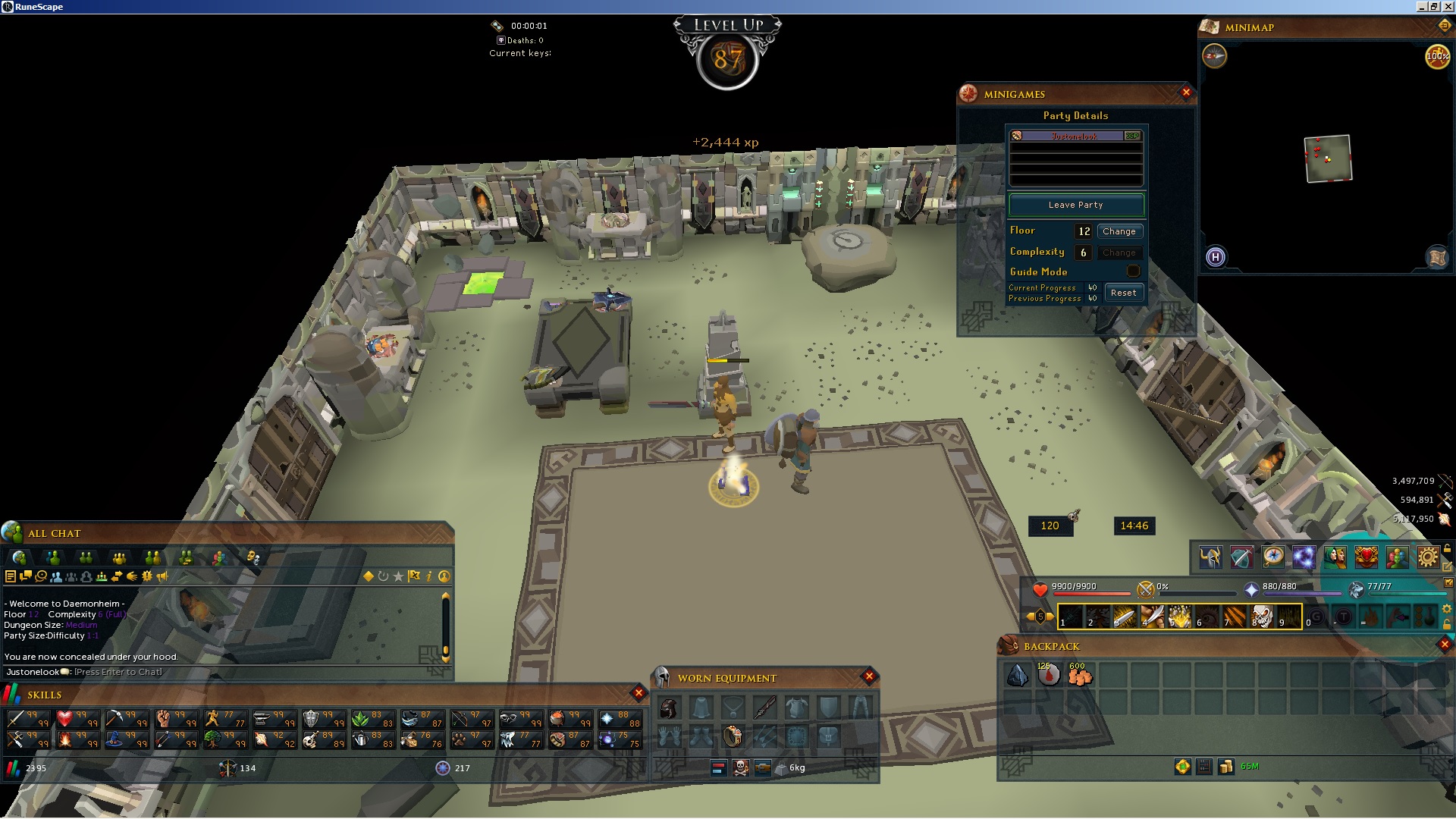This screenshot has height=819, width=1456.
Task: Click the chat input field
Action: 227,672
